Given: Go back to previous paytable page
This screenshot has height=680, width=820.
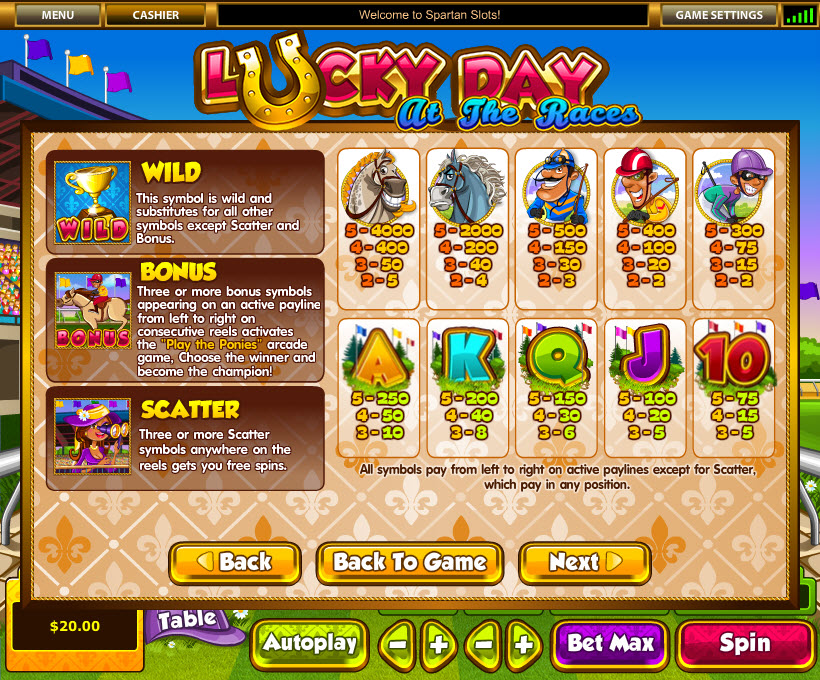Looking at the screenshot, I should coord(235,563).
